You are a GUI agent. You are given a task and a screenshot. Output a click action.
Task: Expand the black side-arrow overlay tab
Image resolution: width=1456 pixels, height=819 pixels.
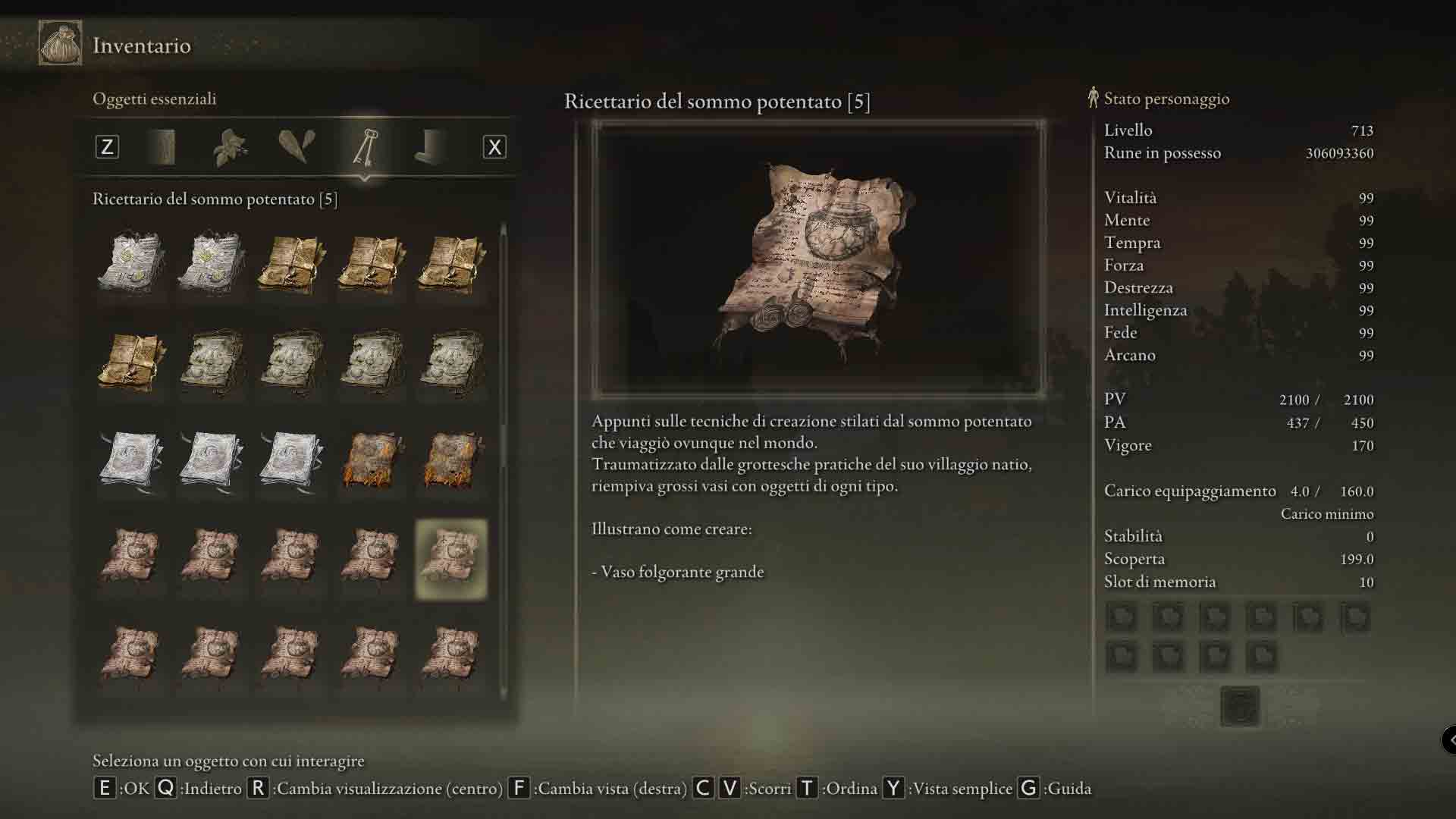pos(1449,739)
